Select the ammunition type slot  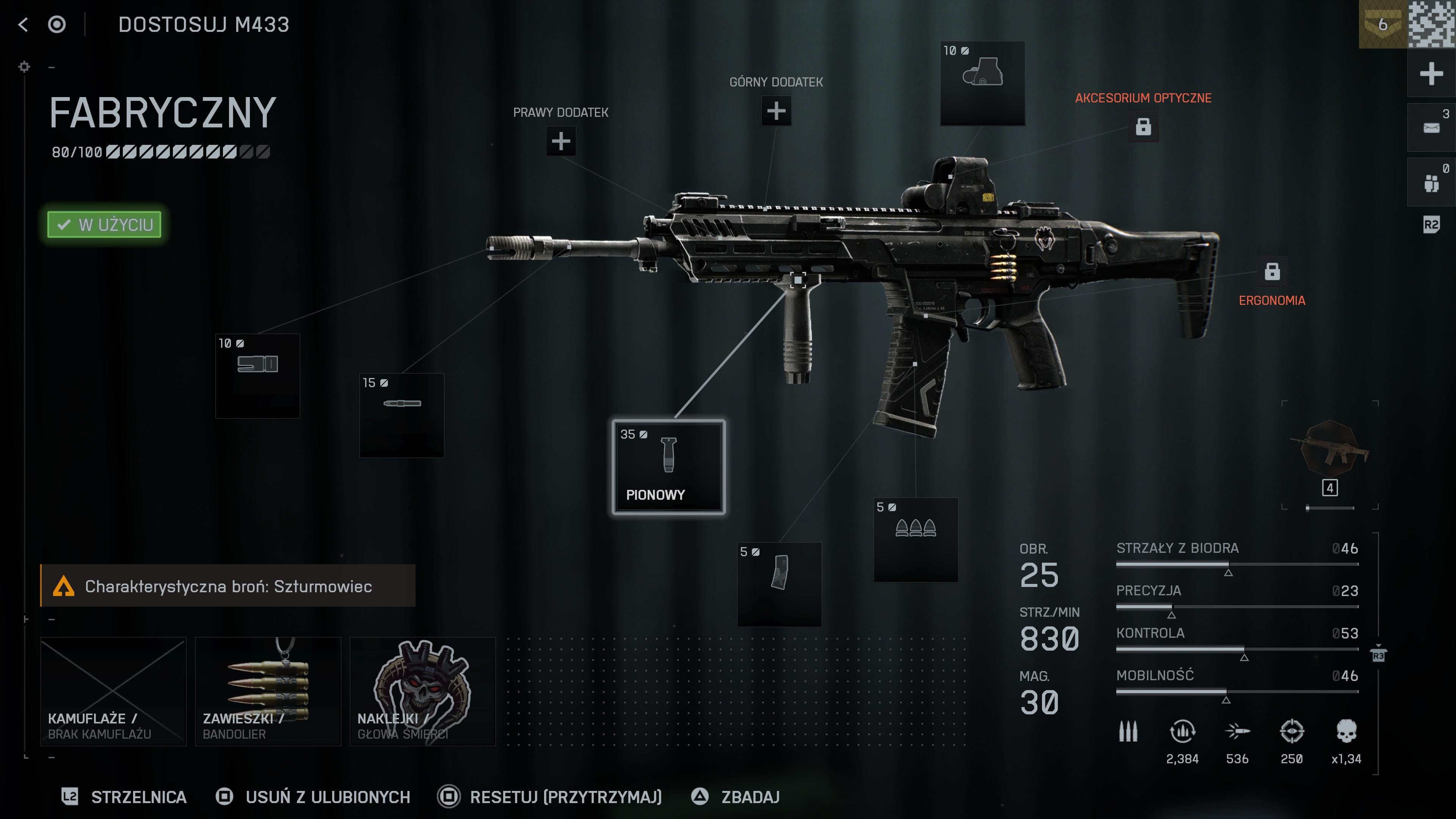click(x=916, y=539)
